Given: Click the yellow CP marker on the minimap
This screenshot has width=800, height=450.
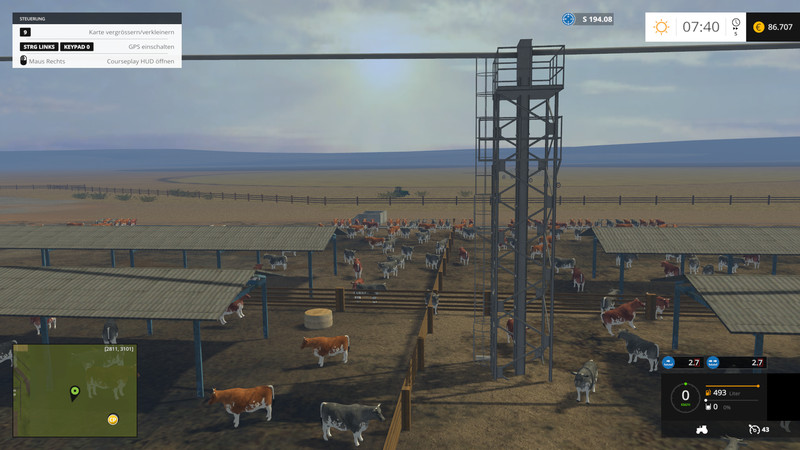Looking at the screenshot, I should [x=113, y=419].
